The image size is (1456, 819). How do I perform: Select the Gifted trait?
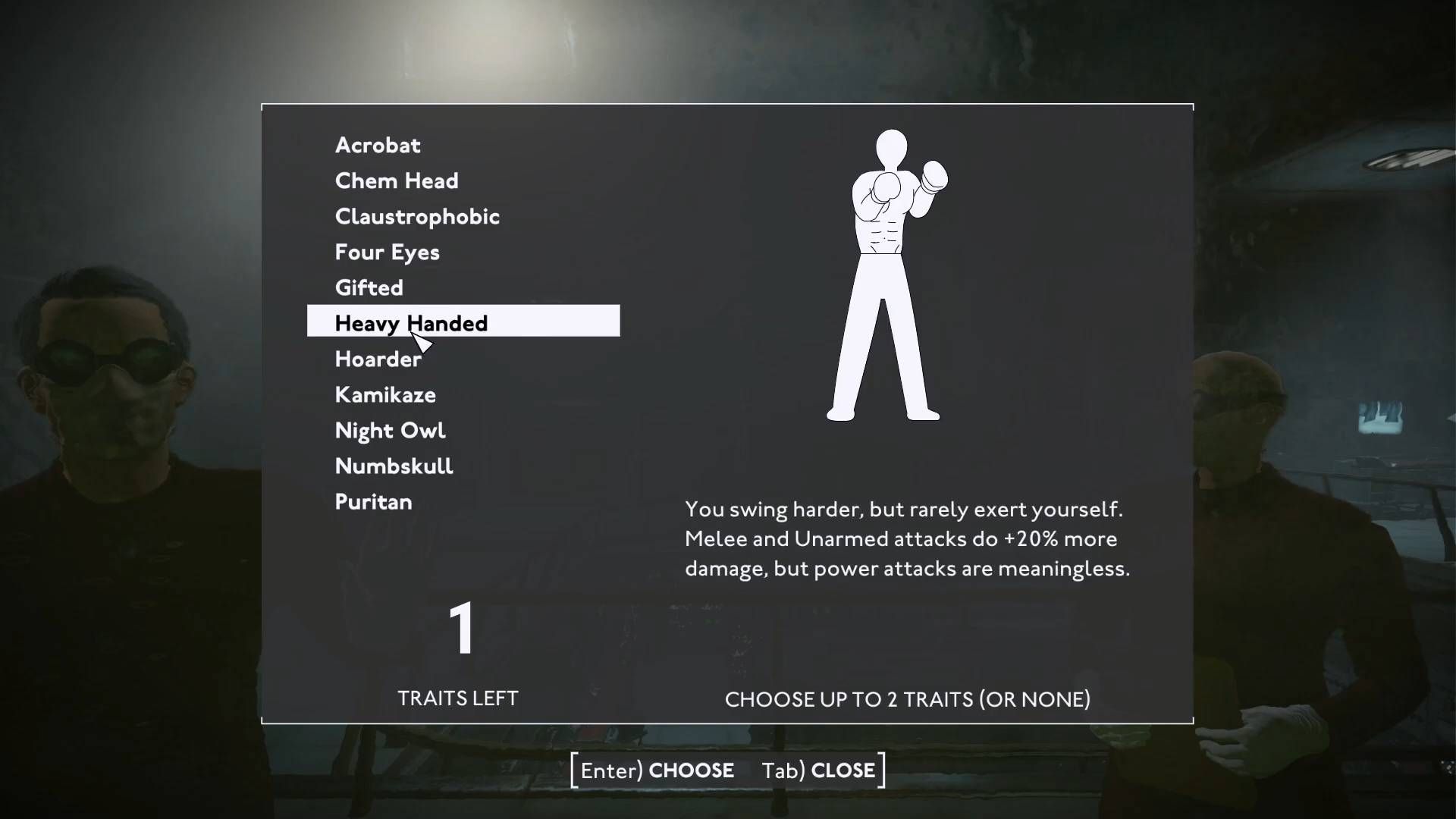pos(369,287)
